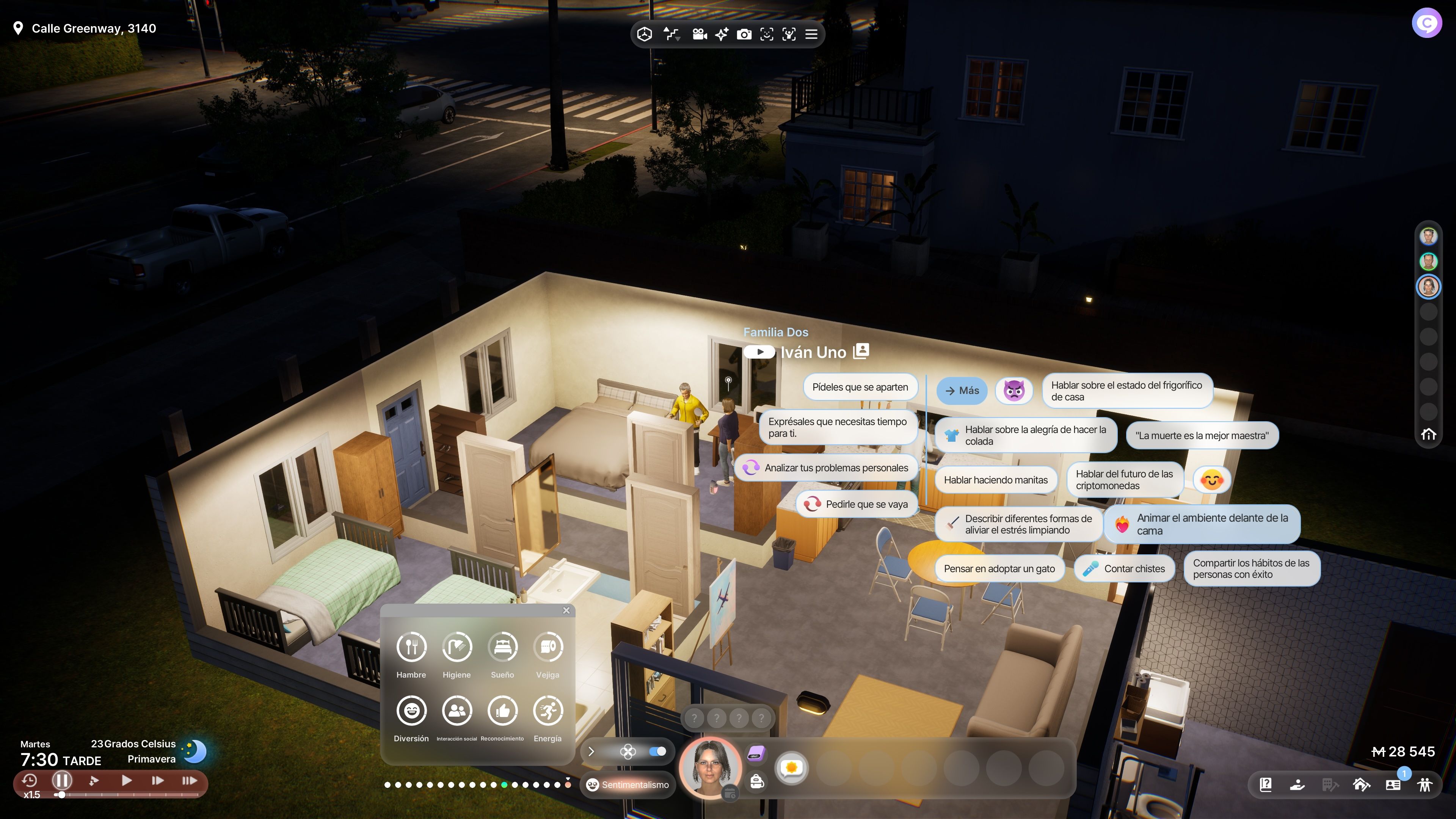Pick "Analizar tus problemas personales" option
1456x819 pixels.
click(826, 468)
